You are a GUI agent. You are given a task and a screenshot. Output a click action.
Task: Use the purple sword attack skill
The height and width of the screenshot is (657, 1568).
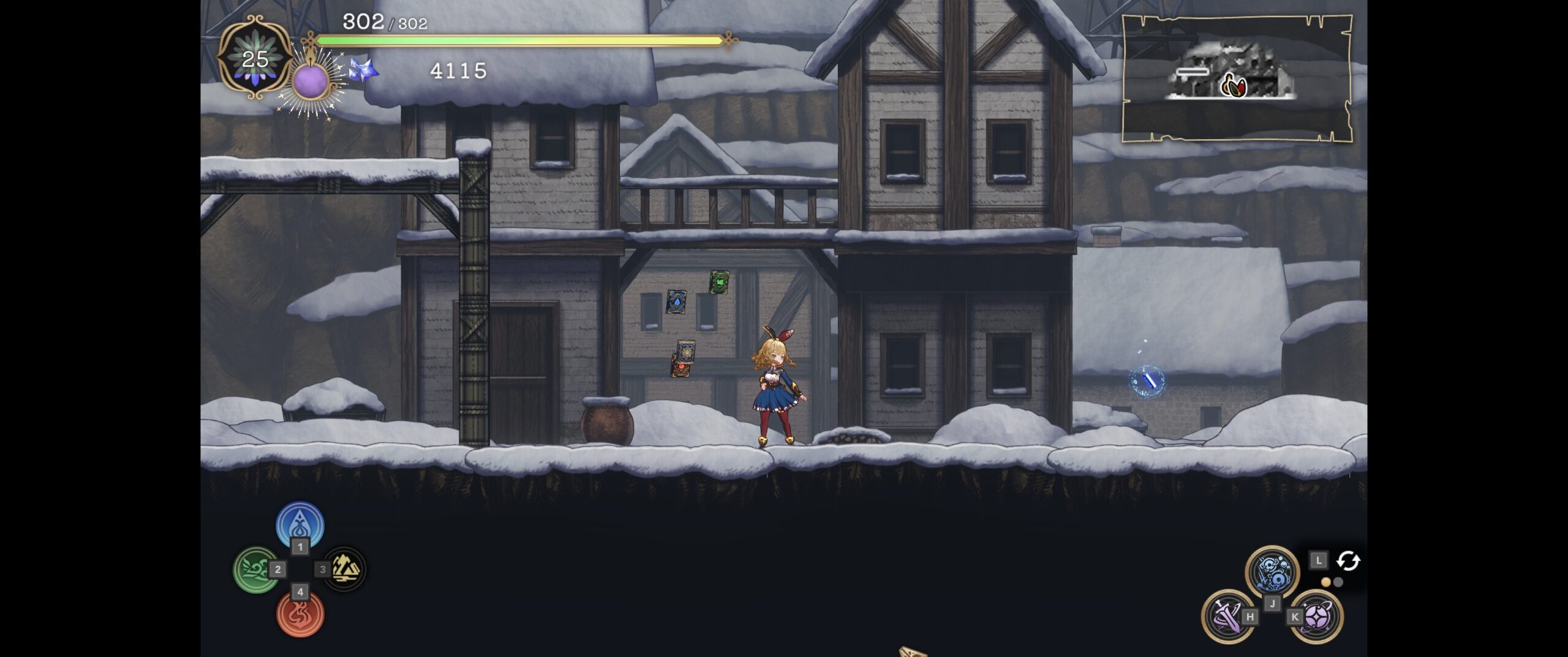point(1226,615)
